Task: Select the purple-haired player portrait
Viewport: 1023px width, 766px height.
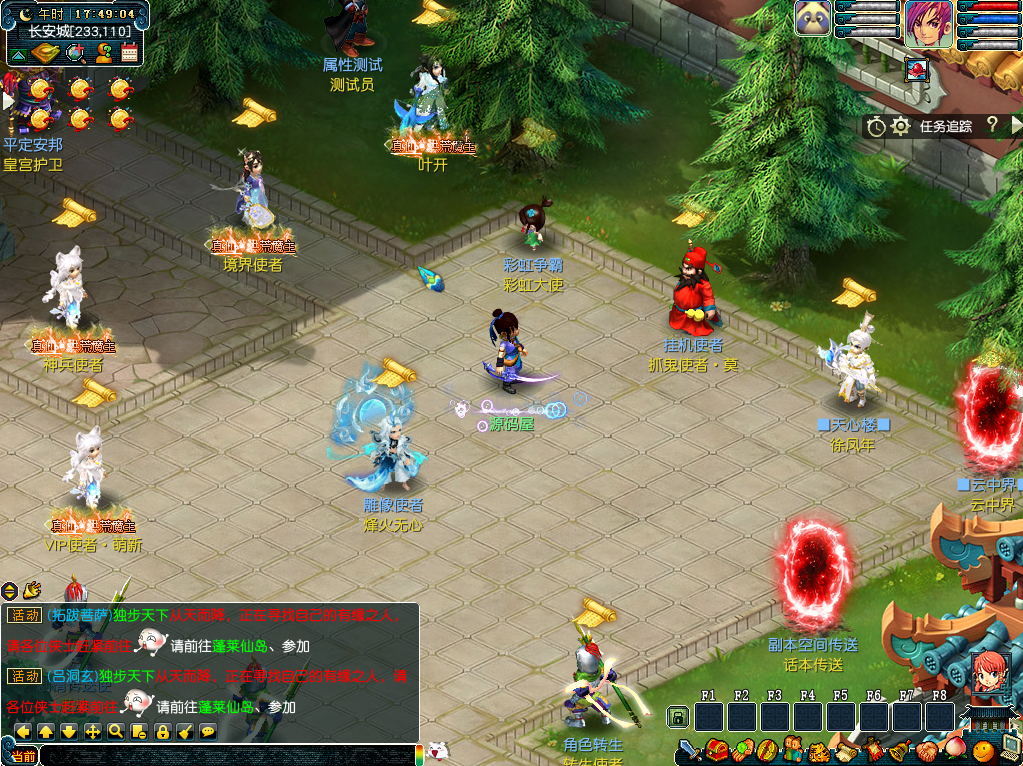Action: point(928,19)
